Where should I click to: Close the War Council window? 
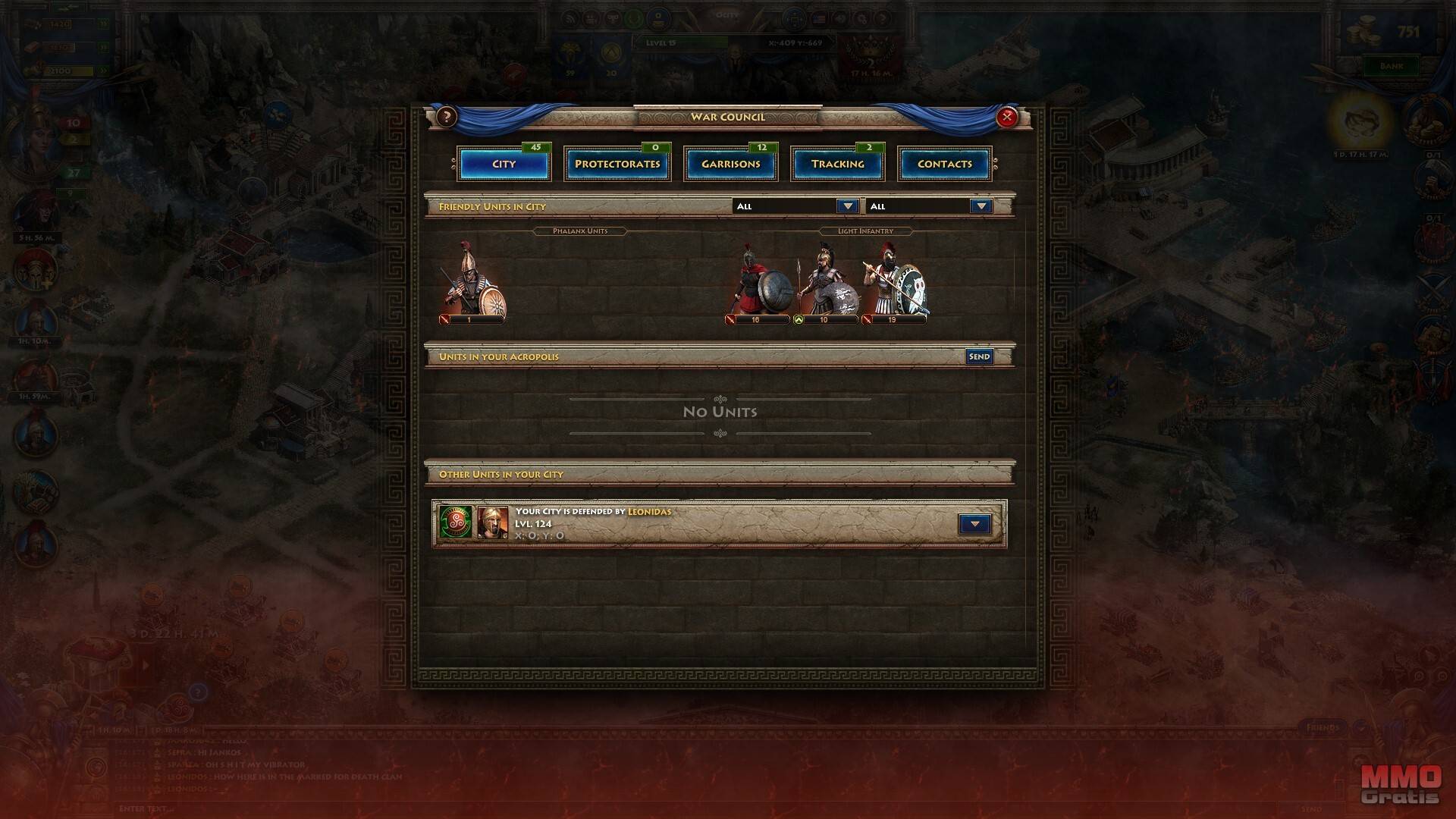(x=1006, y=117)
